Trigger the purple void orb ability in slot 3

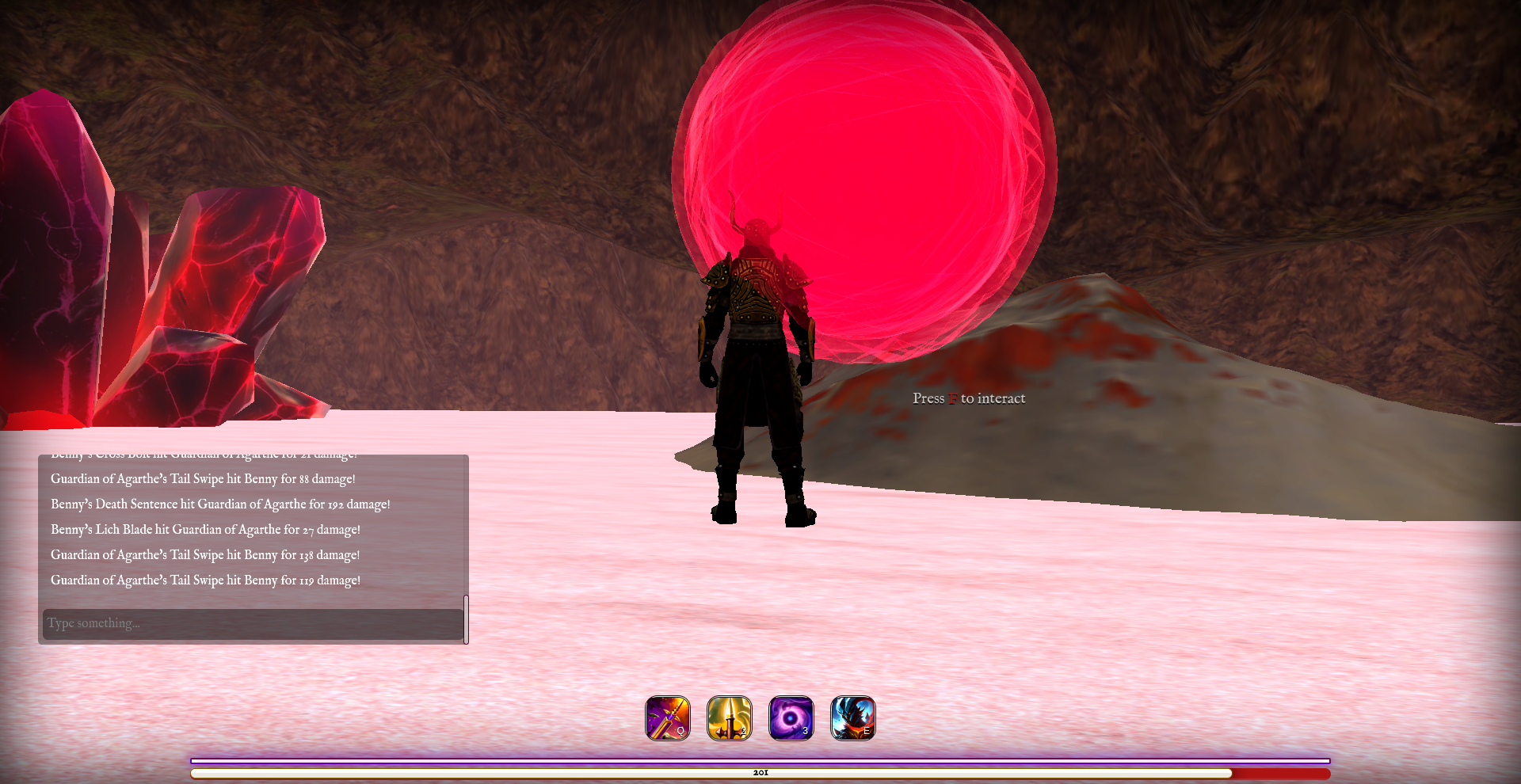(x=790, y=718)
